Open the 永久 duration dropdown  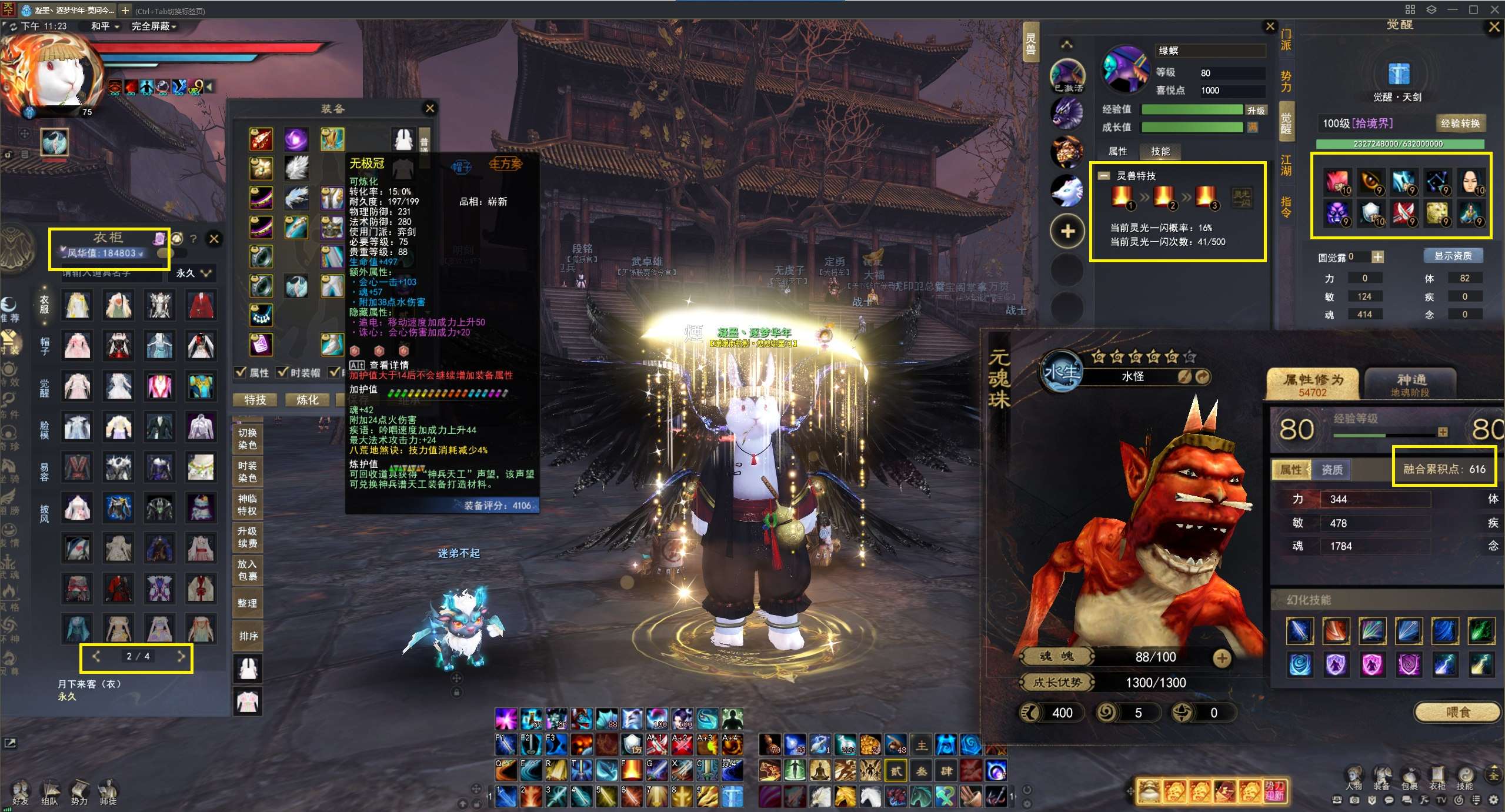tap(192, 273)
